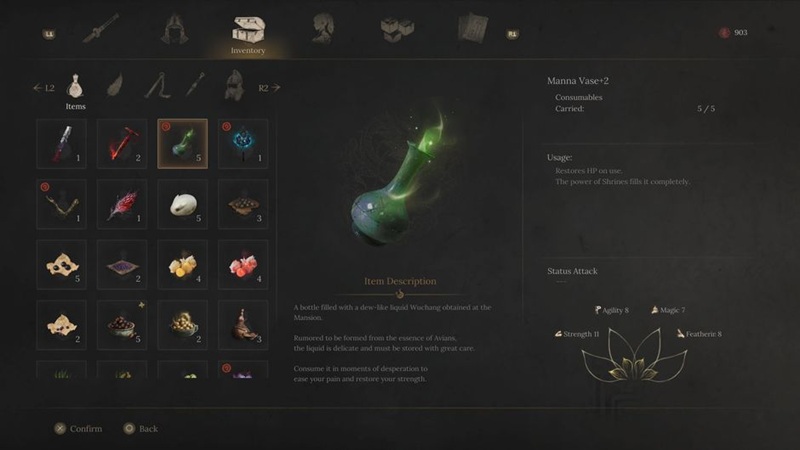Select the brown gourd flask slot
The height and width of the screenshot is (450, 800).
point(243,324)
